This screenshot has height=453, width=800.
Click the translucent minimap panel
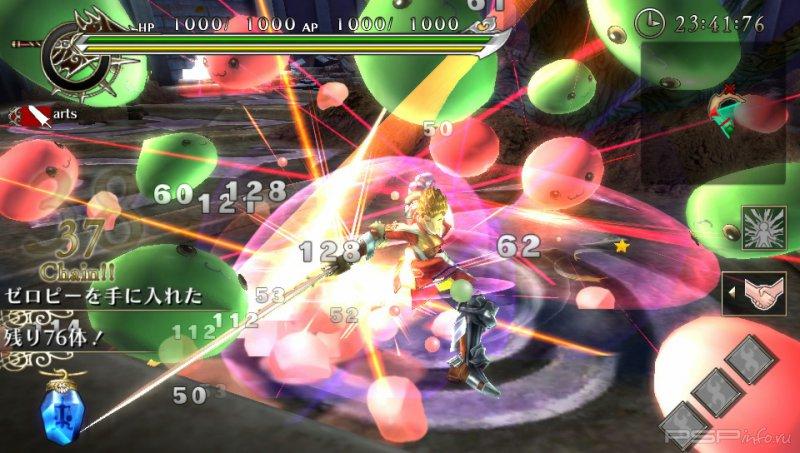point(717,110)
